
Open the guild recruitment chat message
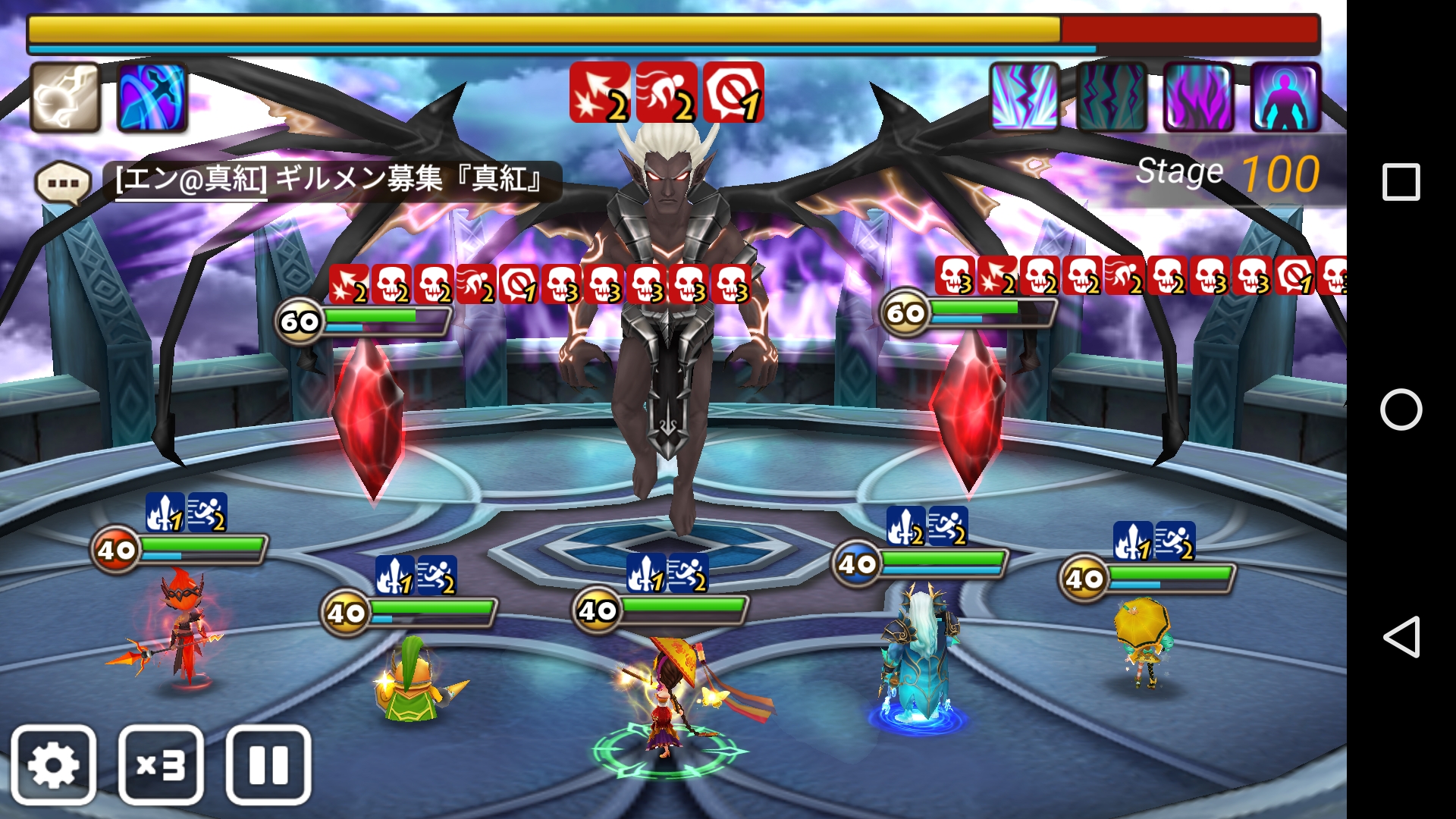coord(330,180)
